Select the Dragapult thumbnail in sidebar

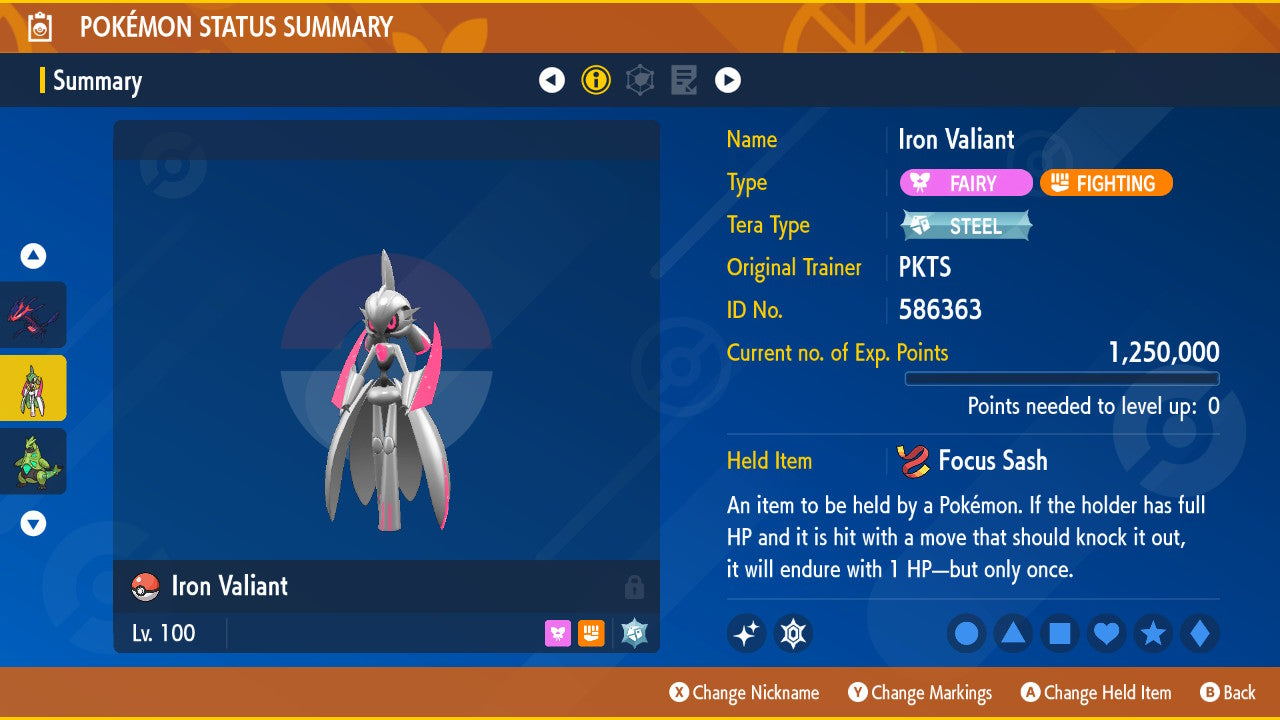click(33, 315)
